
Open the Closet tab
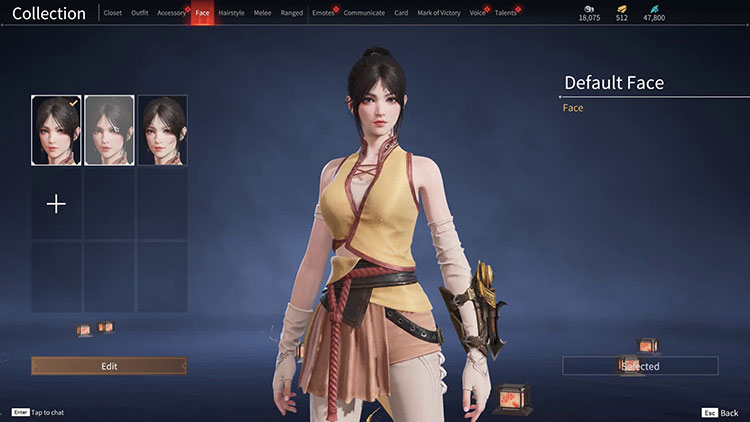[113, 13]
